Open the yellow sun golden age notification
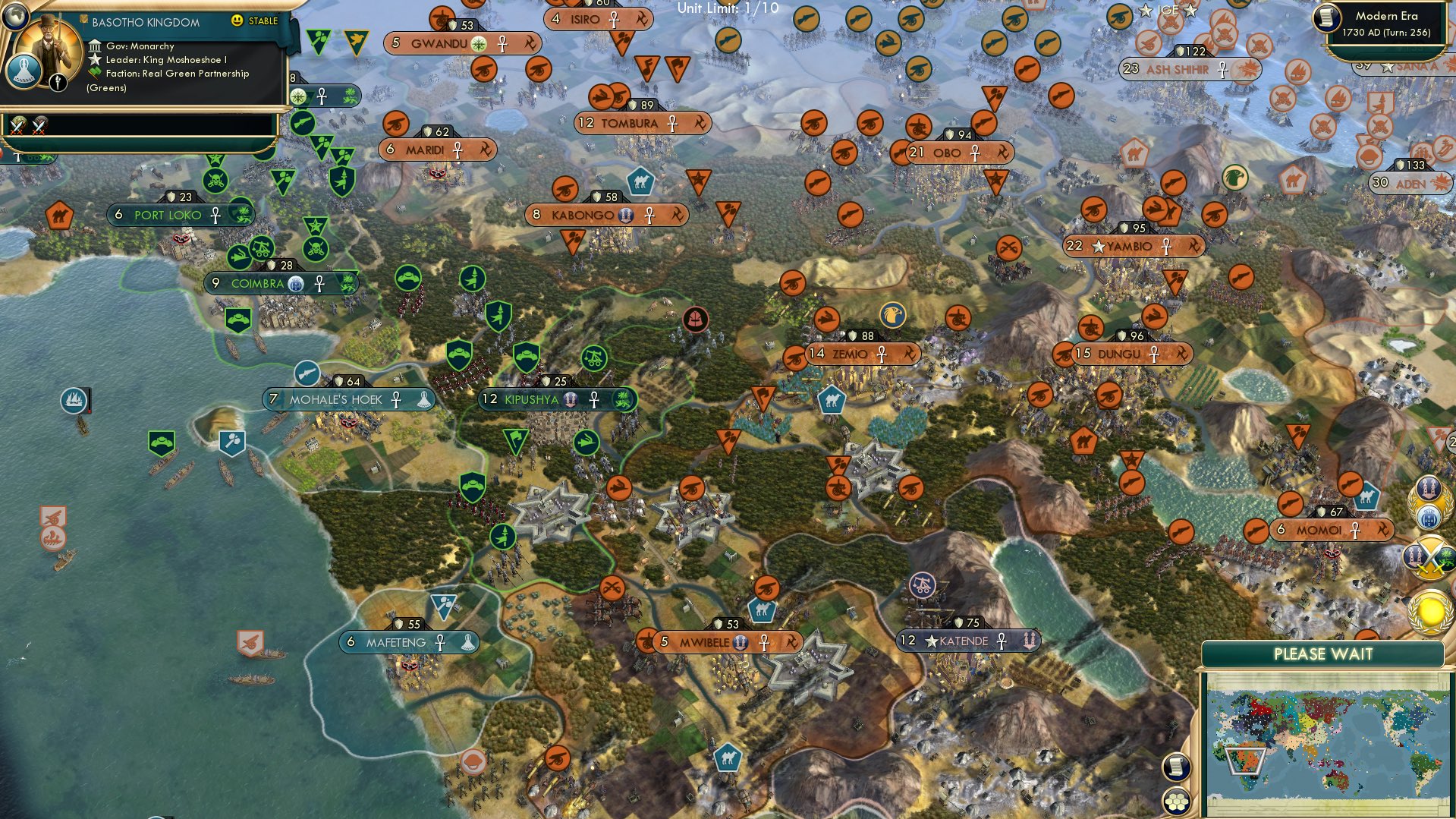Viewport: 1456px width, 819px height. 1430,612
